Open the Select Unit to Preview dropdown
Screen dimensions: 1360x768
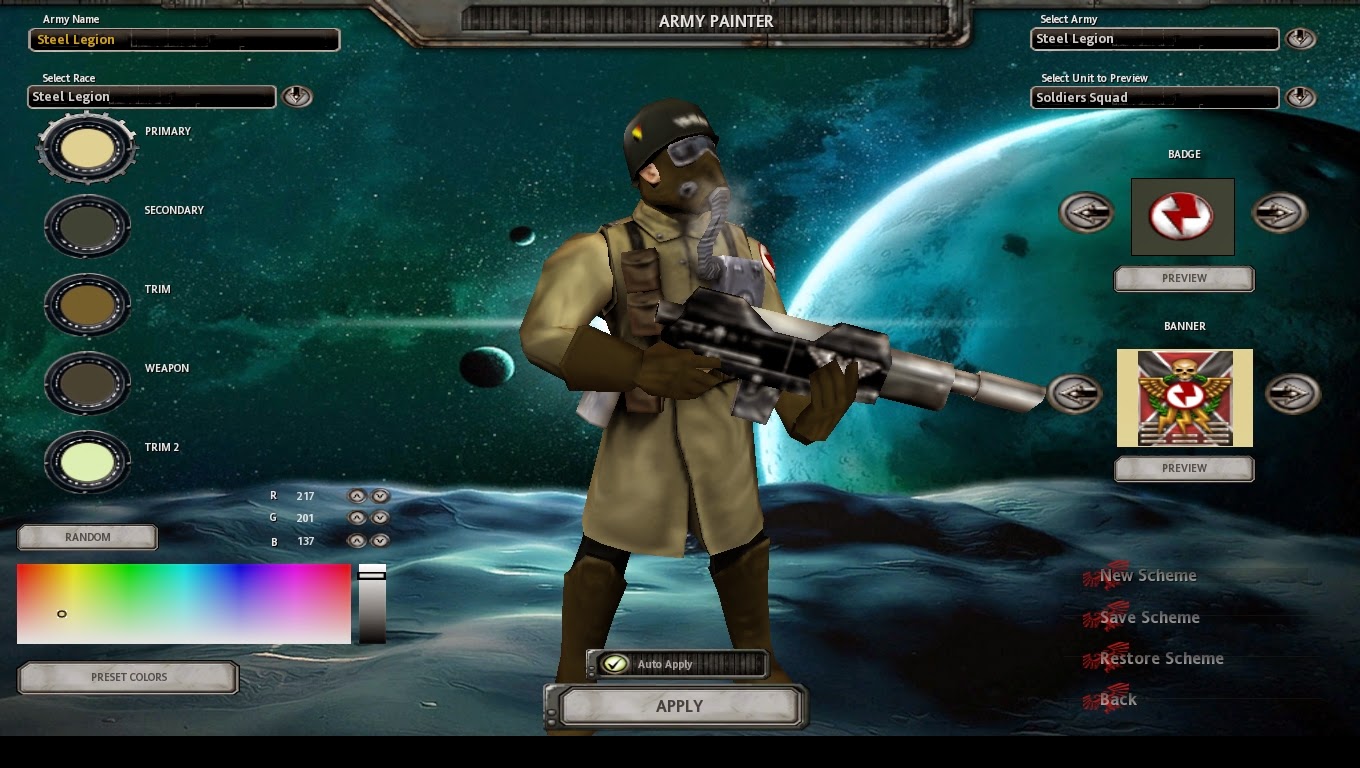click(x=1154, y=97)
